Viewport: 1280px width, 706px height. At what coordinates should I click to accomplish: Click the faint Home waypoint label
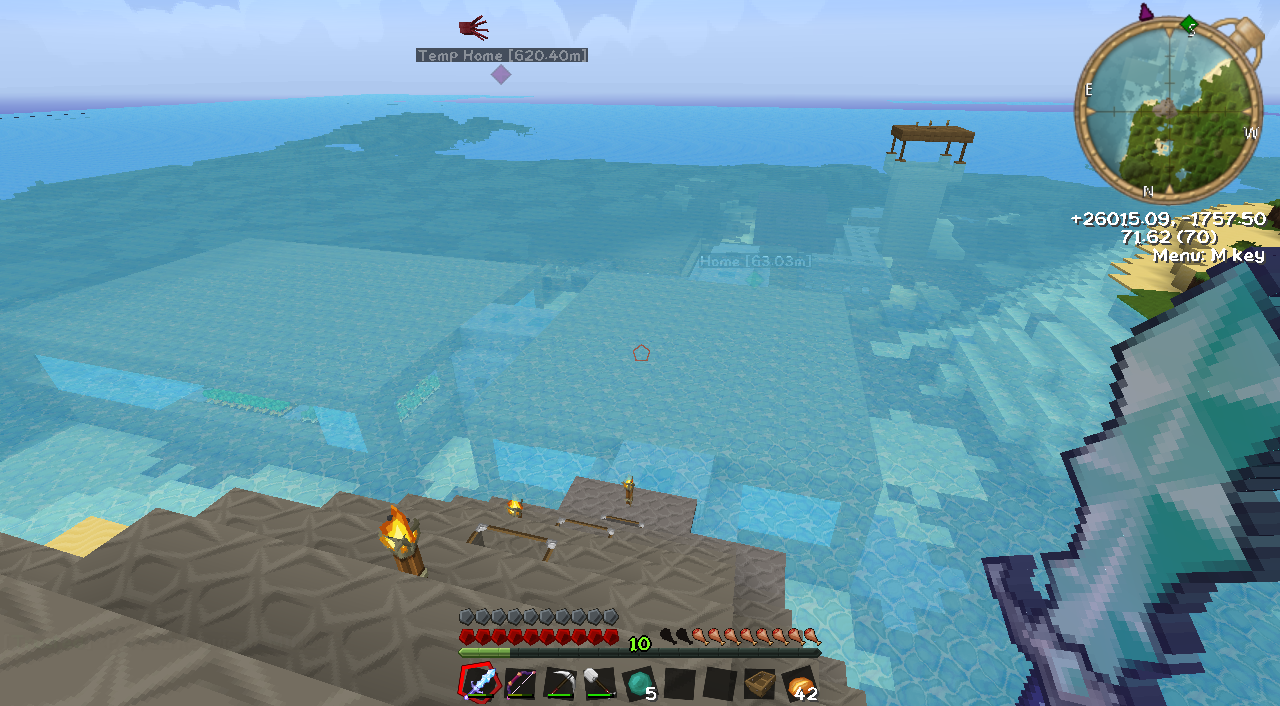coord(755,261)
